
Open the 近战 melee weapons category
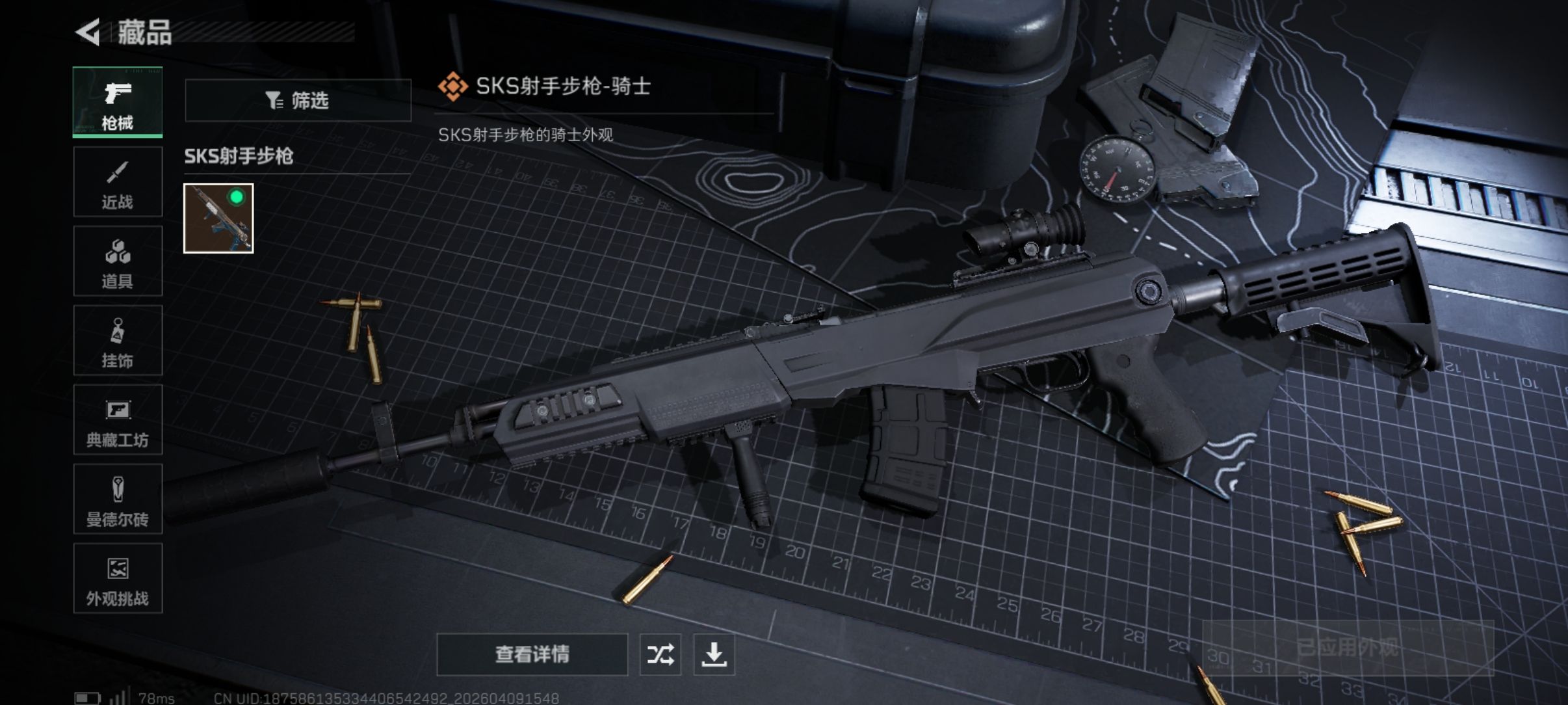118,182
